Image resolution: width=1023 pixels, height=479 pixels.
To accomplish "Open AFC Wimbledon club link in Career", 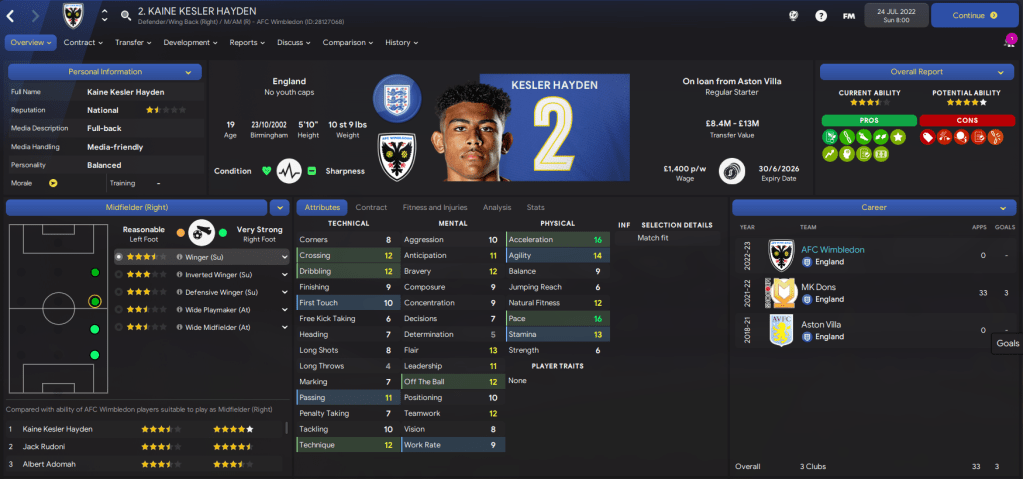I will (833, 249).
